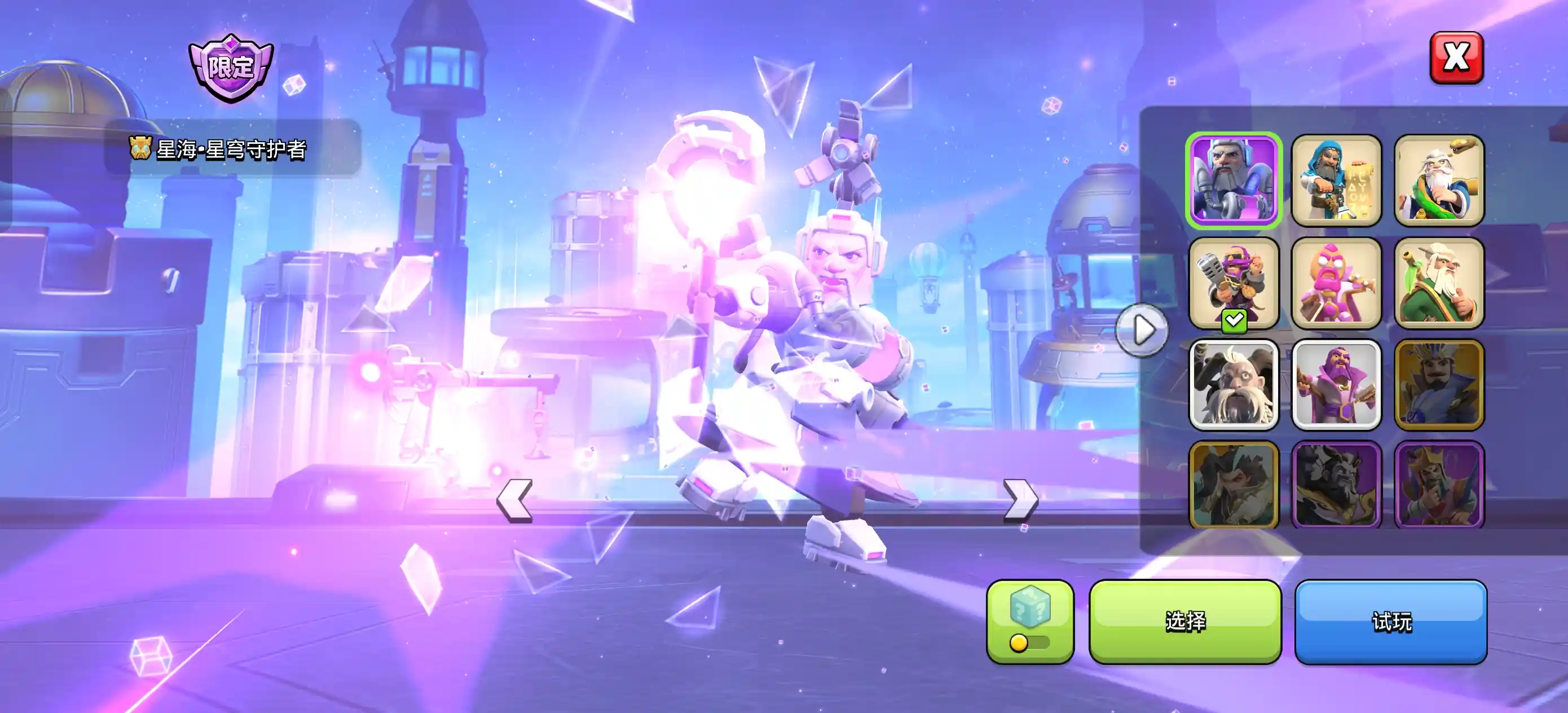Close the skin preview with the red X
The height and width of the screenshot is (713, 1568).
[1456, 58]
